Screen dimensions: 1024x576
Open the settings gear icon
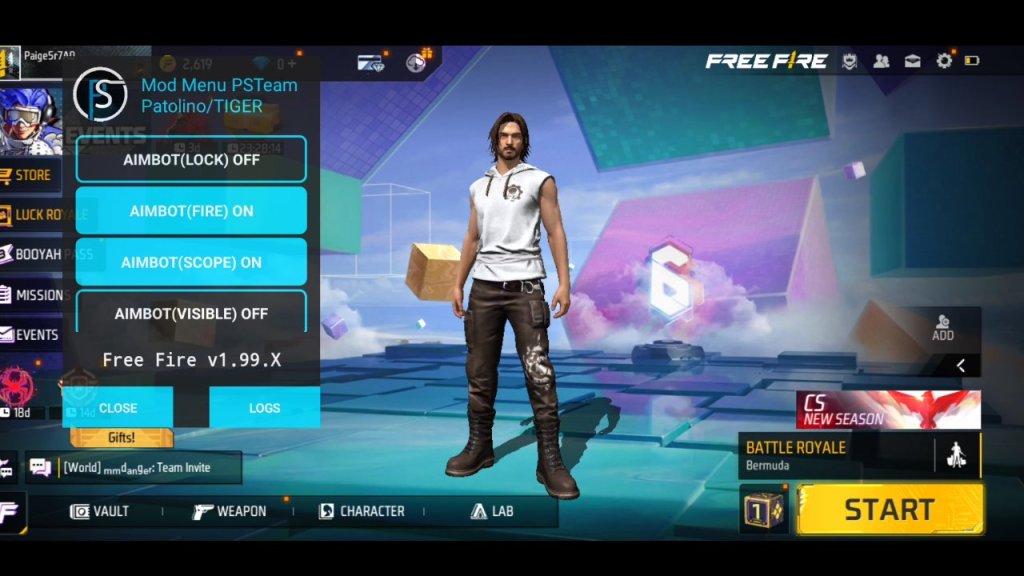944,61
